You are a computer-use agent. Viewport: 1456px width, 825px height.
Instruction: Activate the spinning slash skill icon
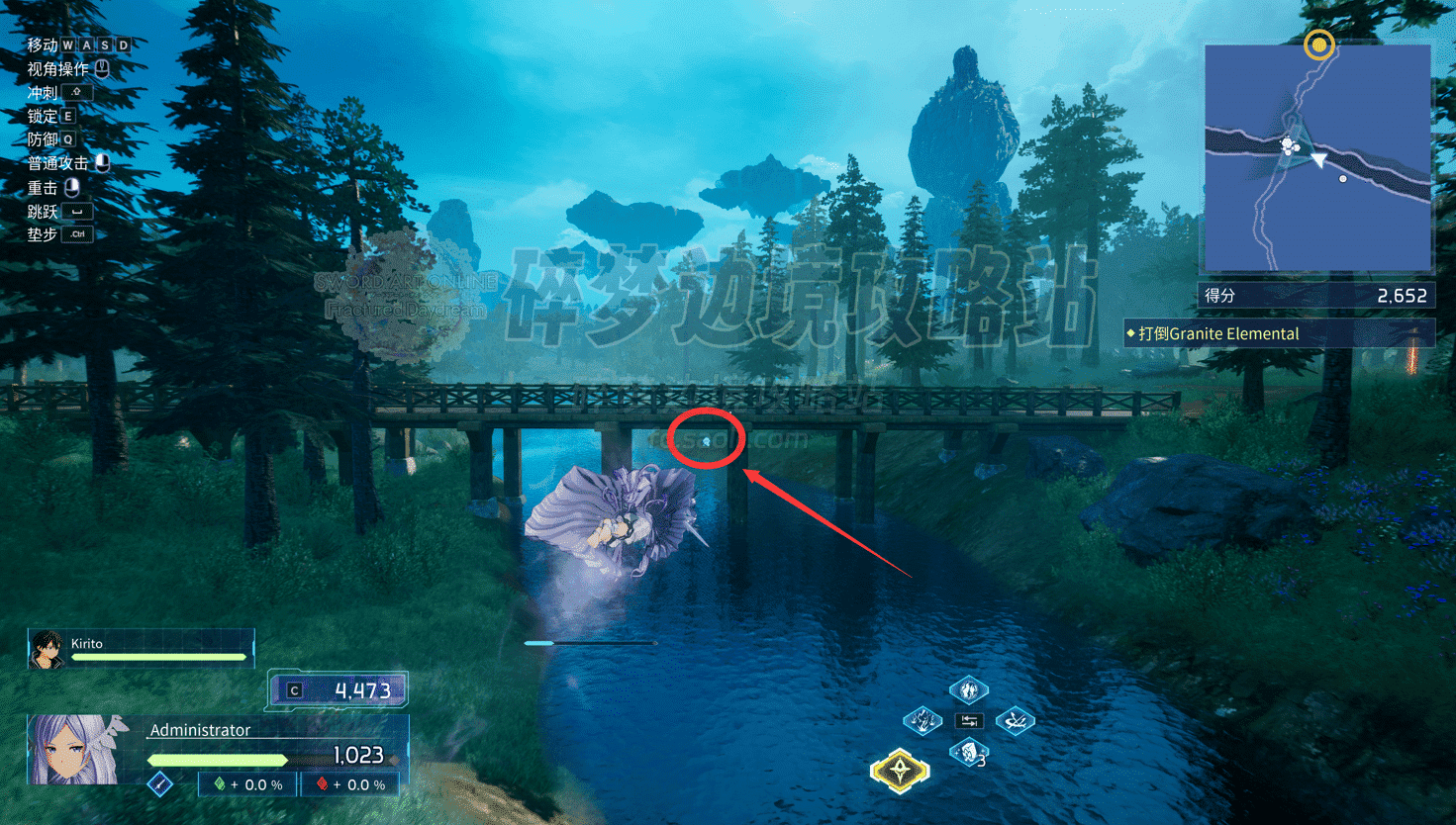pos(1015,721)
